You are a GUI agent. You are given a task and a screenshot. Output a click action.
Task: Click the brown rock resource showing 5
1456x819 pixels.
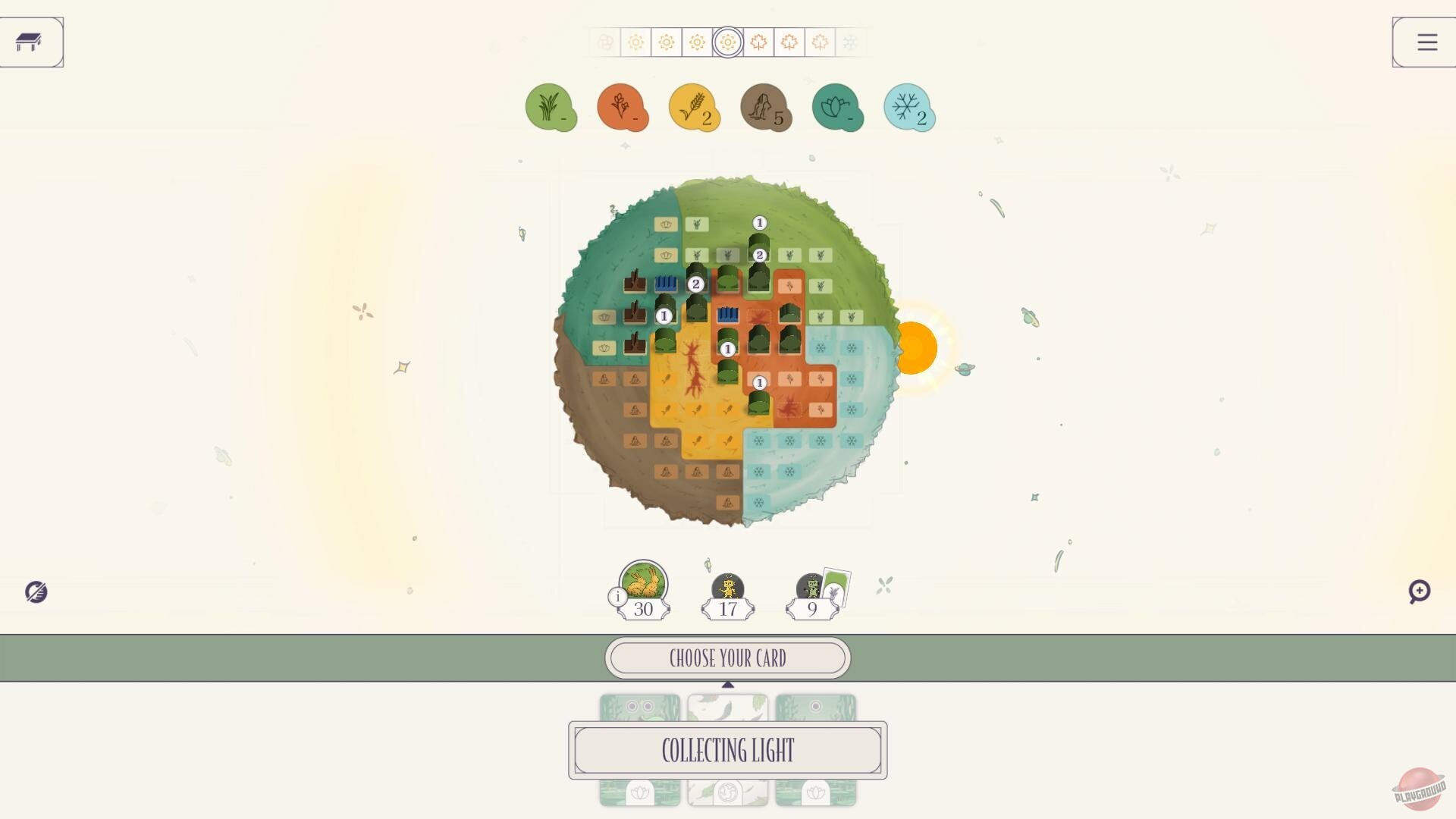click(766, 108)
